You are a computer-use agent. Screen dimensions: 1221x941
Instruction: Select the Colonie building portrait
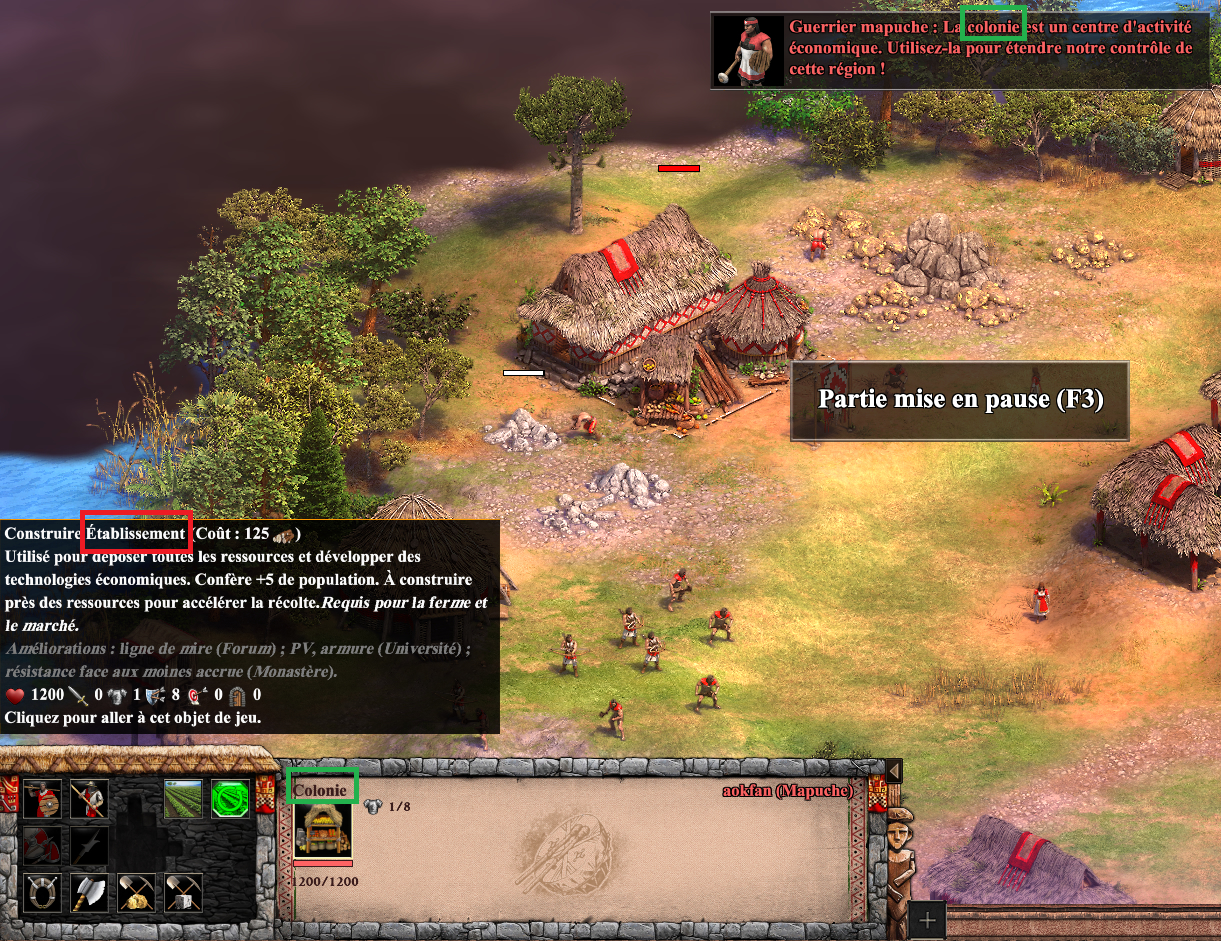click(323, 829)
